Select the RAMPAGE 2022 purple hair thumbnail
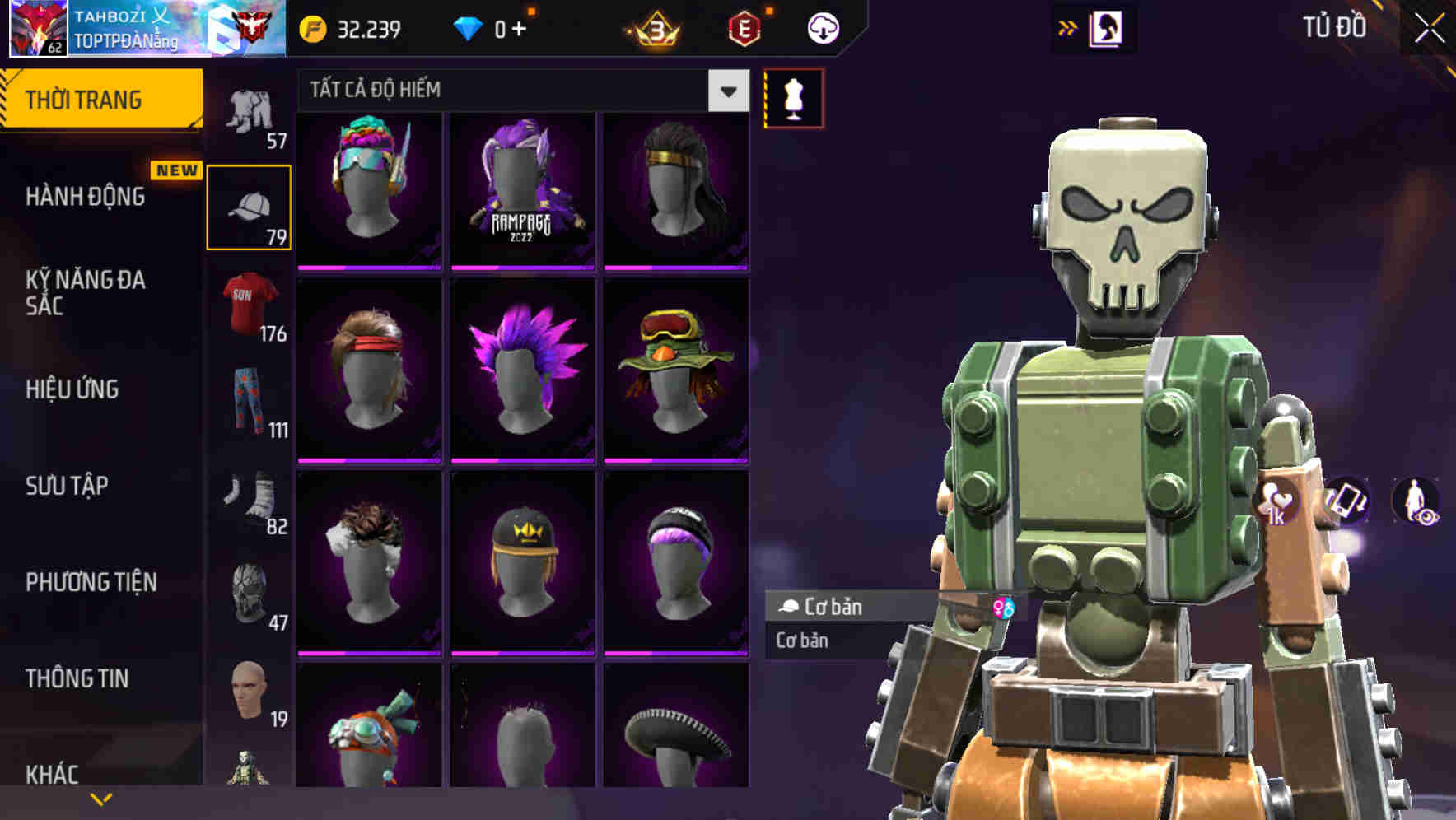The height and width of the screenshot is (820, 1456). [522, 189]
